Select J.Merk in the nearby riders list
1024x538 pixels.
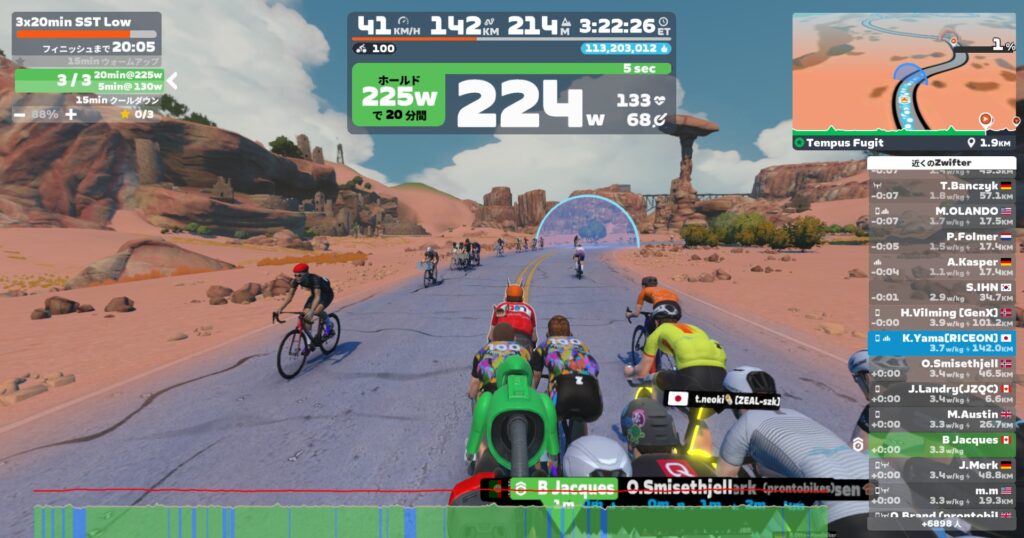pyautogui.click(x=941, y=470)
